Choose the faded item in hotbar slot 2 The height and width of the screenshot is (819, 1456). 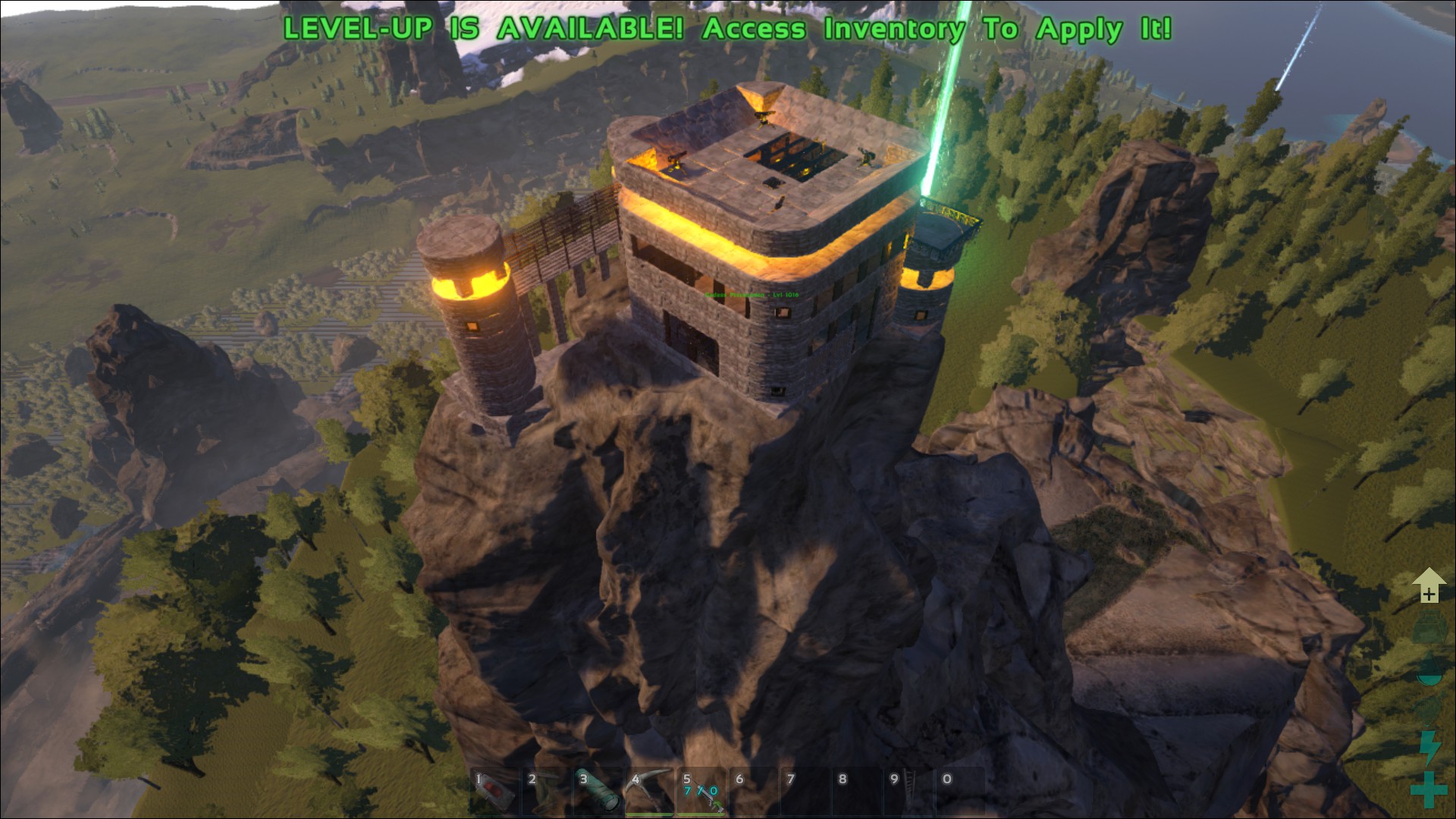coord(546,792)
